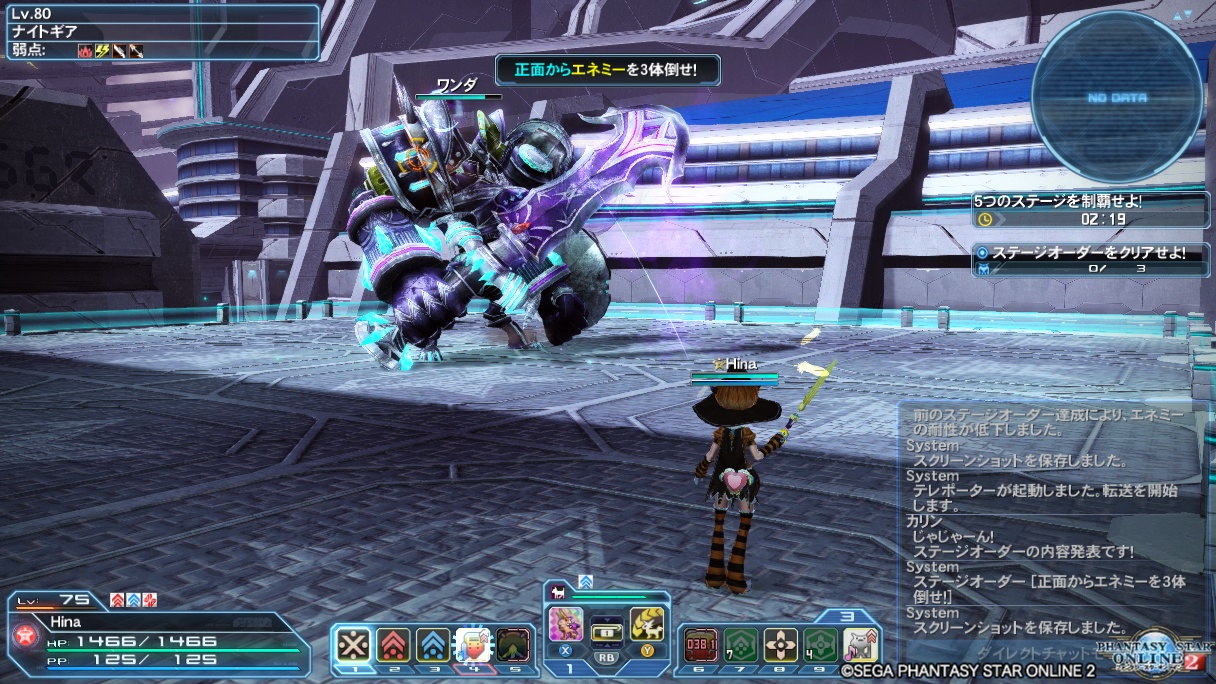Select the Lv.80 enemy target info panel
Viewport: 1216px width, 684px height.
tap(160, 31)
